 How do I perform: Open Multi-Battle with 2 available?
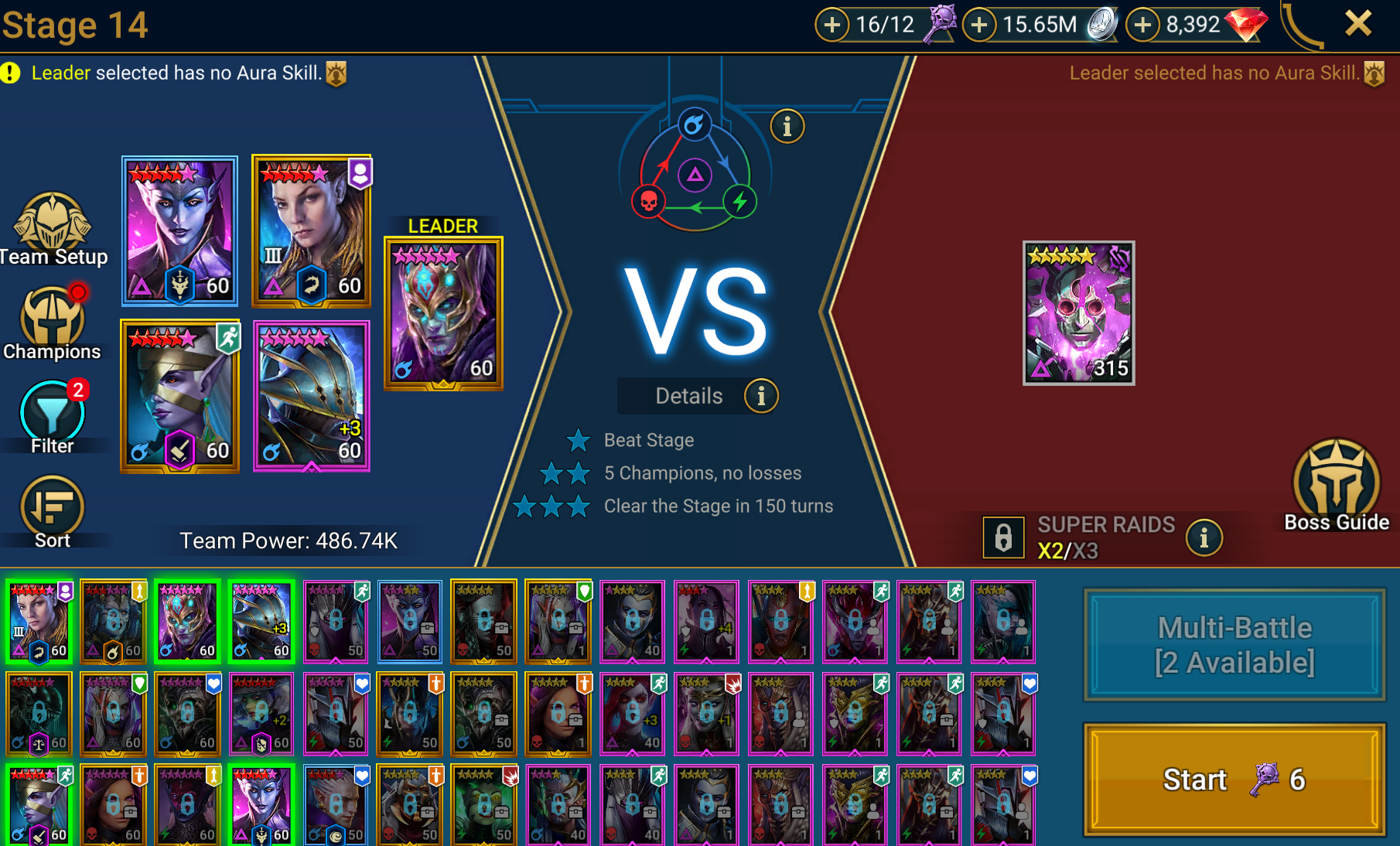click(x=1234, y=644)
